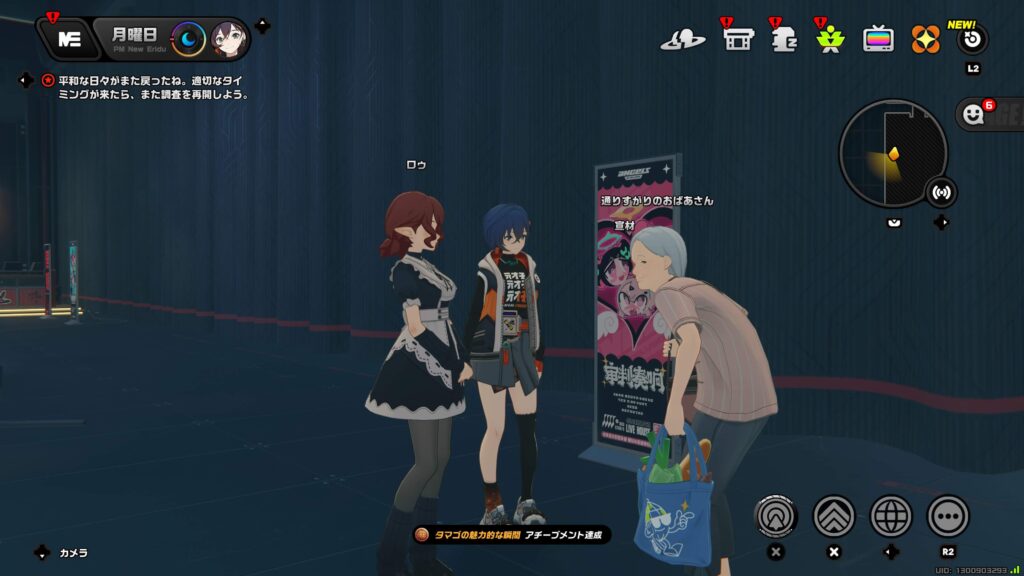Screen dimensions: 1024x576
Task: Open the orange four-petal star icon
Action: pos(925,40)
